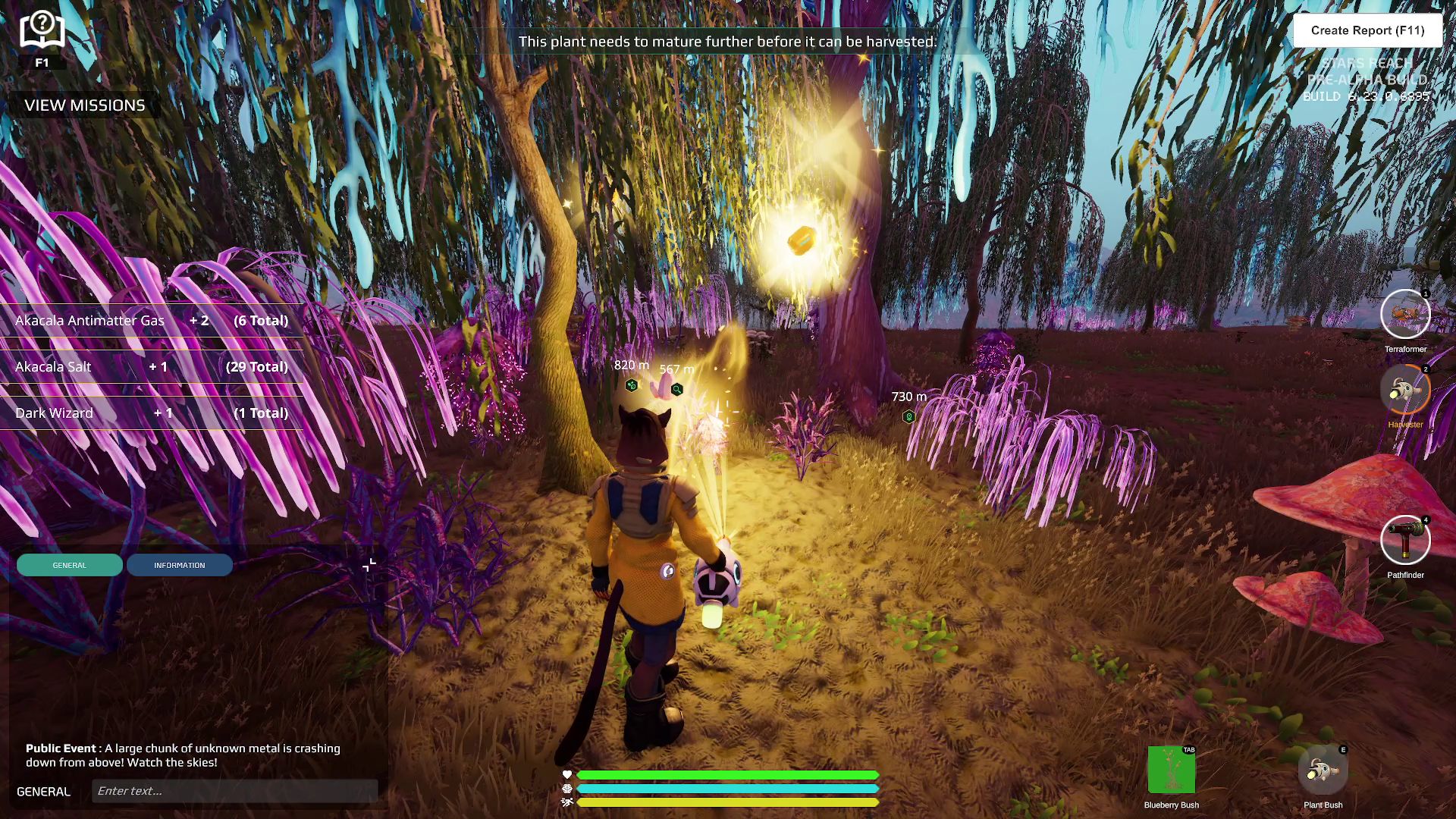Switch to the GENERAL tab
The width and height of the screenshot is (1456, 819).
[x=69, y=564]
